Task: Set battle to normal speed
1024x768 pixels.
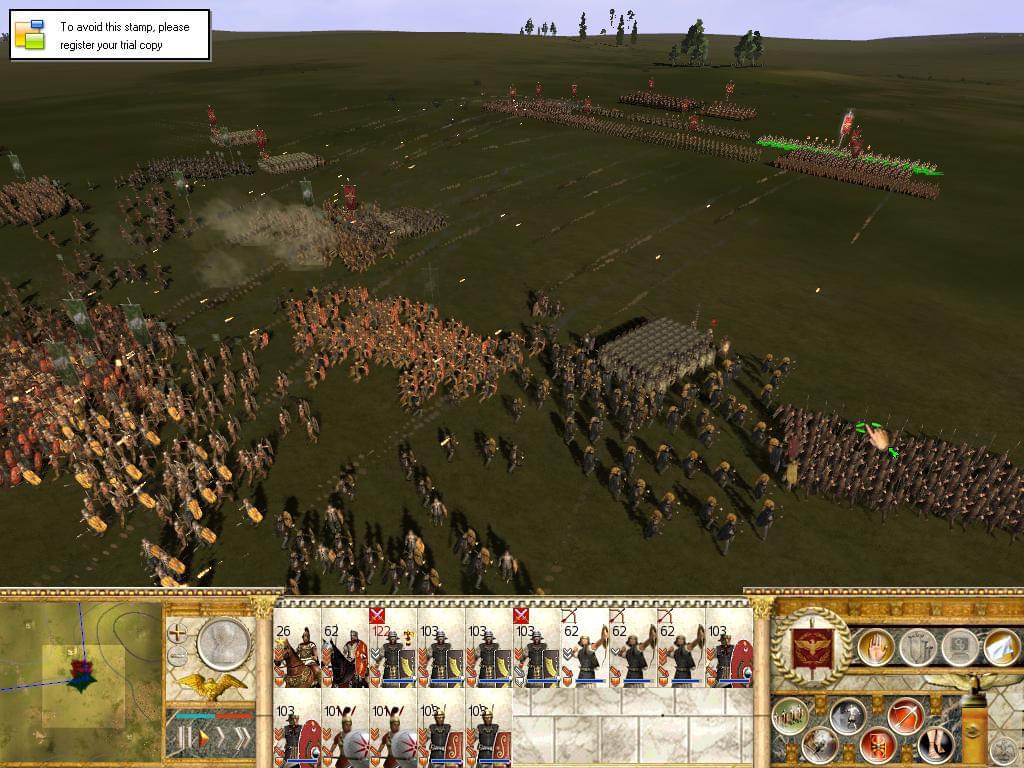Action: point(203,740)
